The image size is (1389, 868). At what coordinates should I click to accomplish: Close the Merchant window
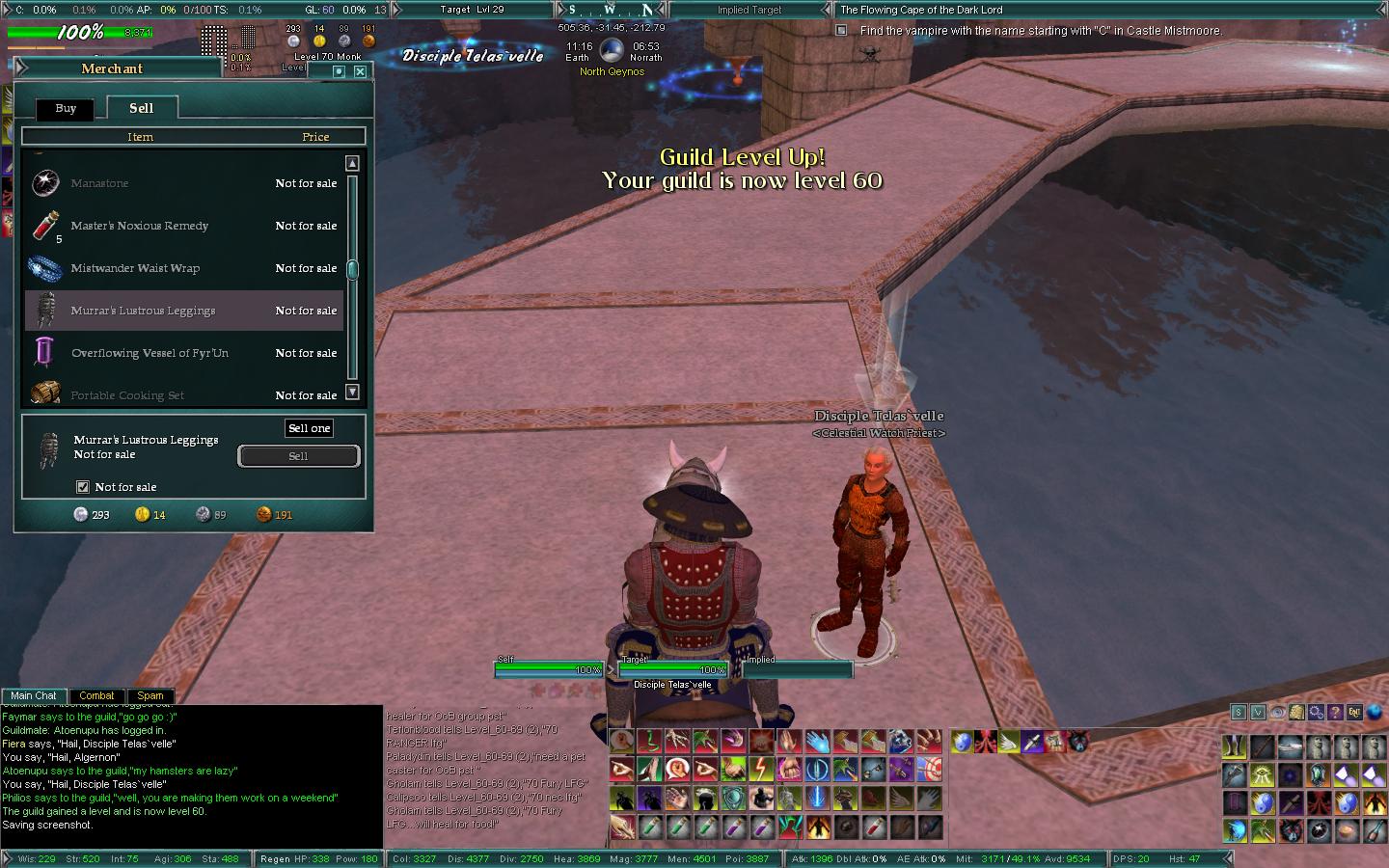point(360,71)
